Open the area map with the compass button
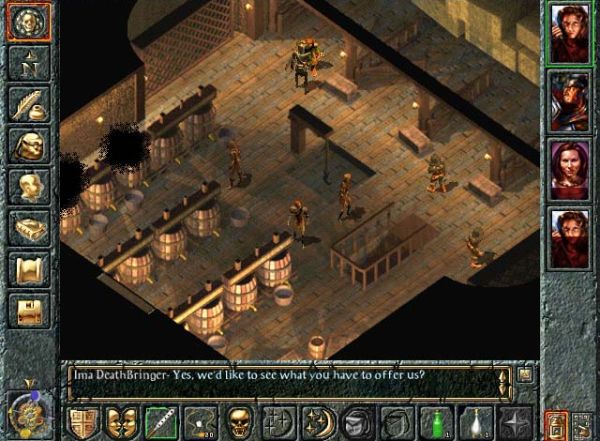This screenshot has height=441, width=600. tap(29, 64)
